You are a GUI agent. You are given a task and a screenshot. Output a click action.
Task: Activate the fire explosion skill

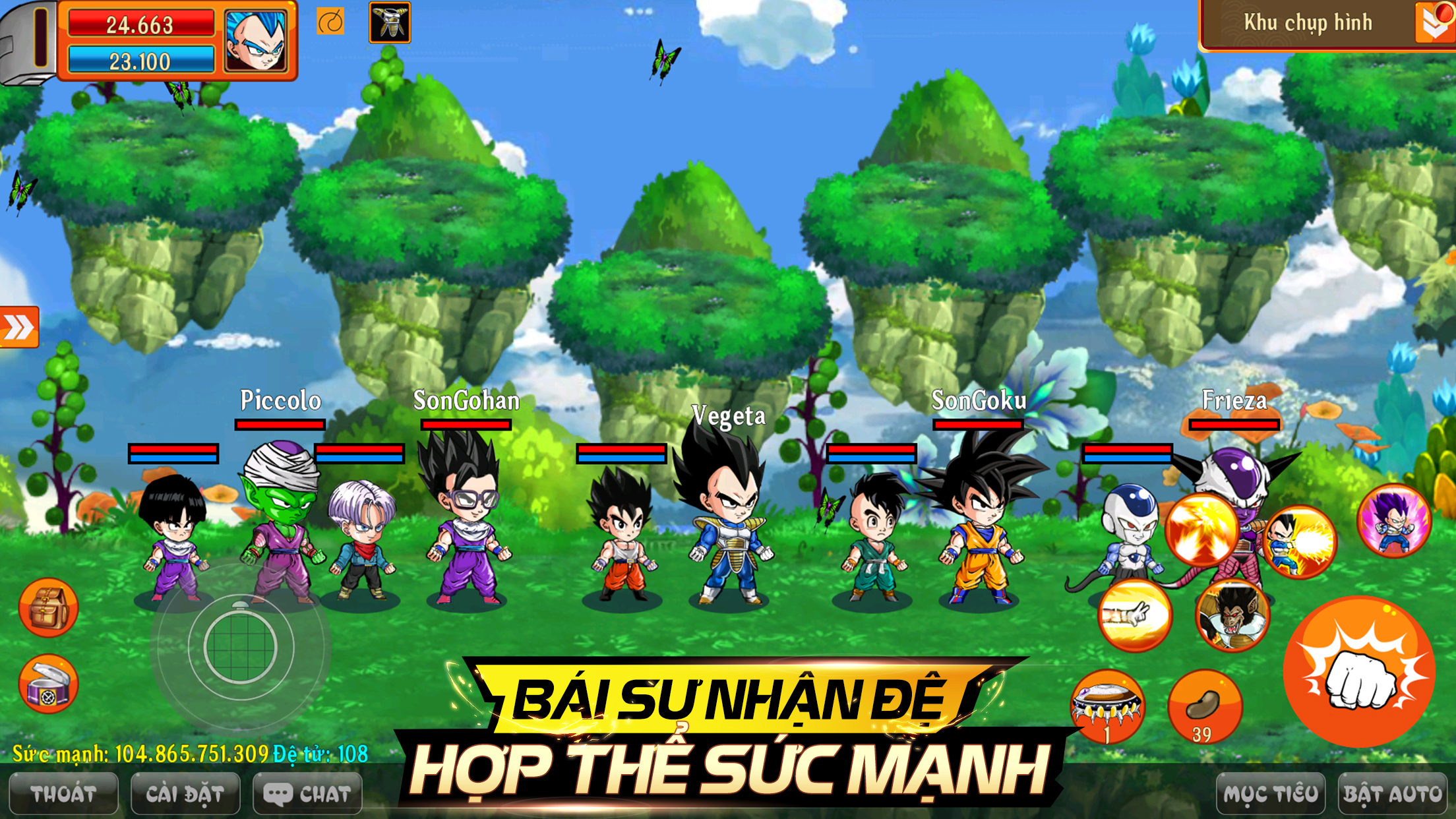coord(1201,530)
